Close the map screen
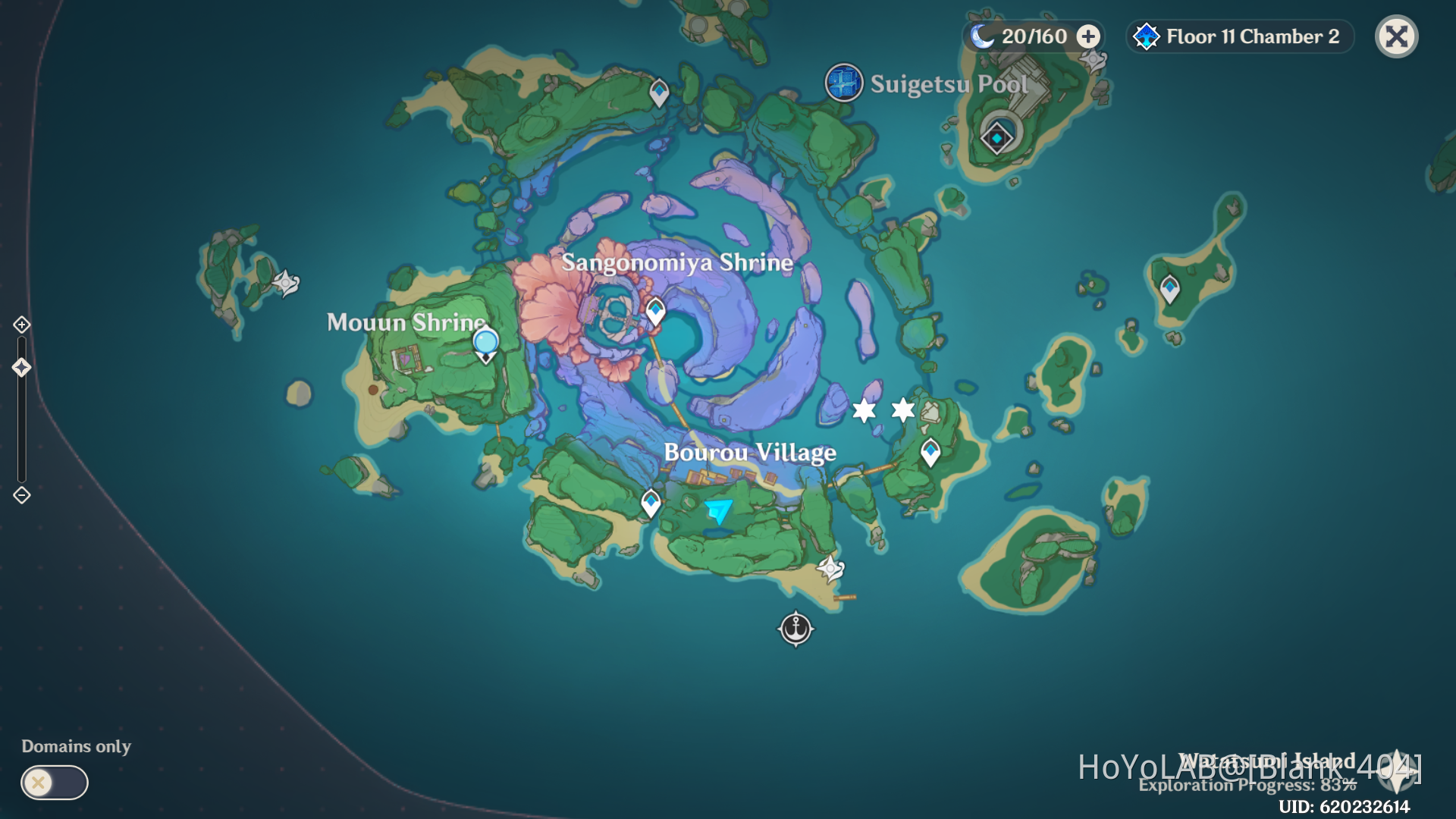1456x819 pixels. (x=1396, y=36)
